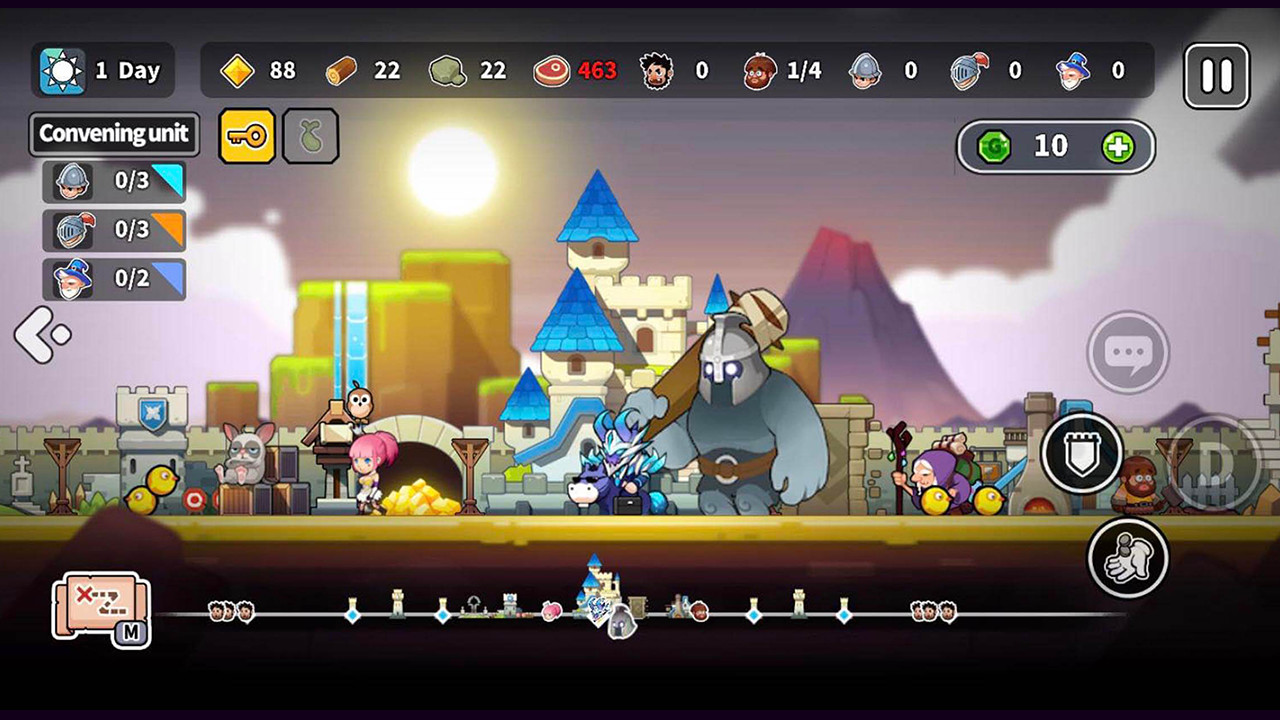Click the 1 Day counter
1280x720 pixels.
103,70
